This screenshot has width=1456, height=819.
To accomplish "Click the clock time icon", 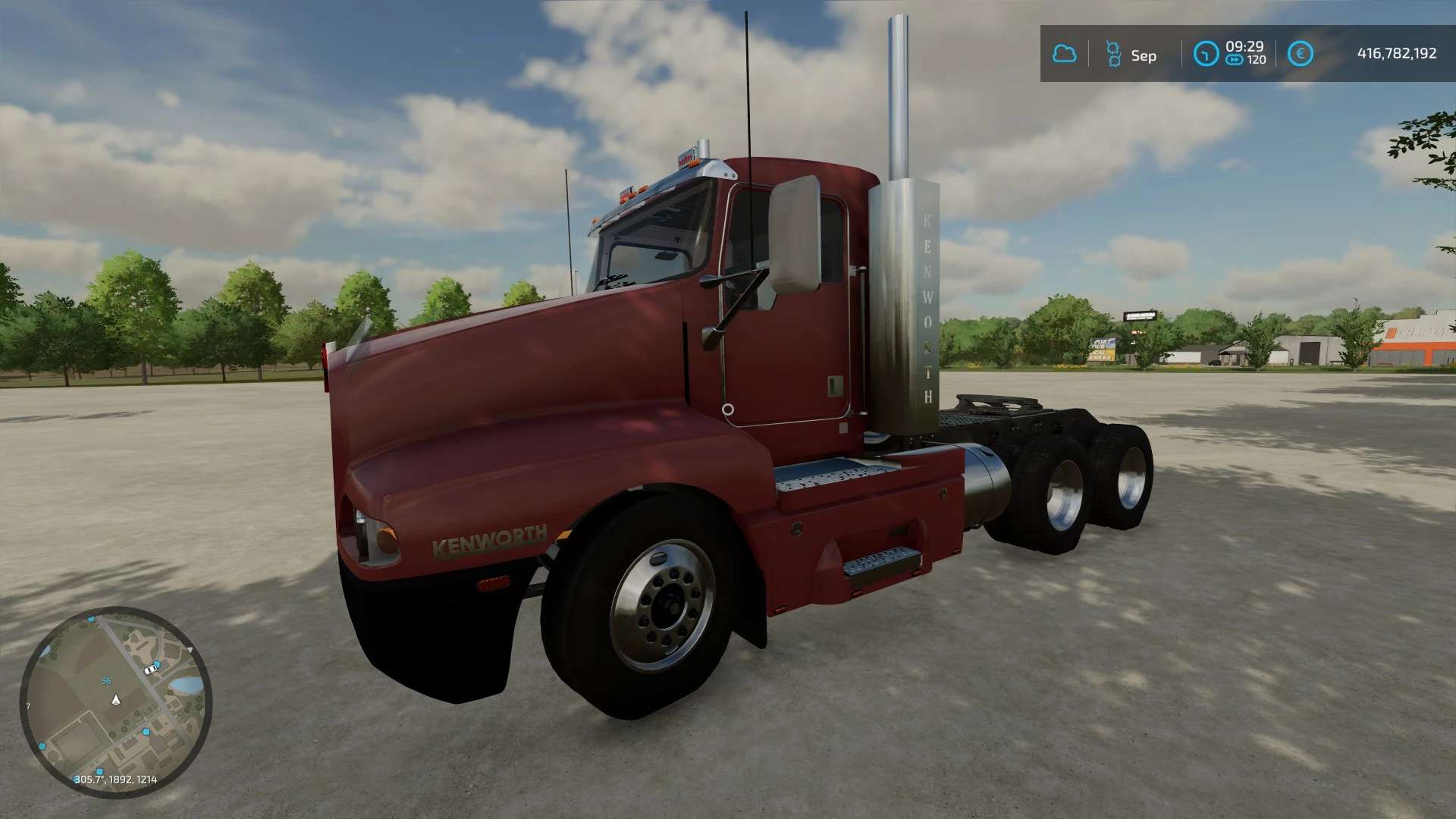I will [x=1205, y=54].
